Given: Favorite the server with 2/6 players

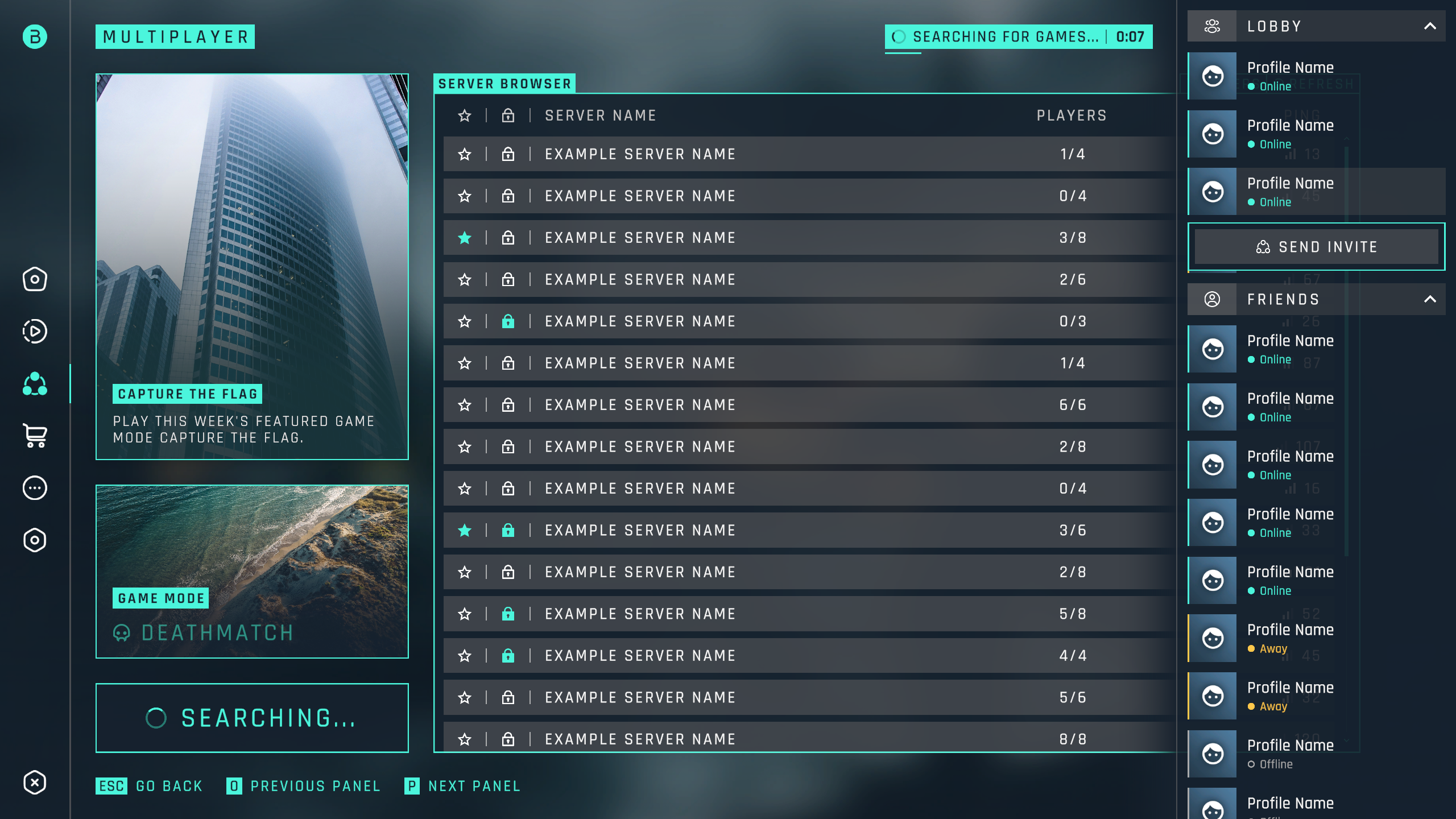Looking at the screenshot, I should [465, 280].
